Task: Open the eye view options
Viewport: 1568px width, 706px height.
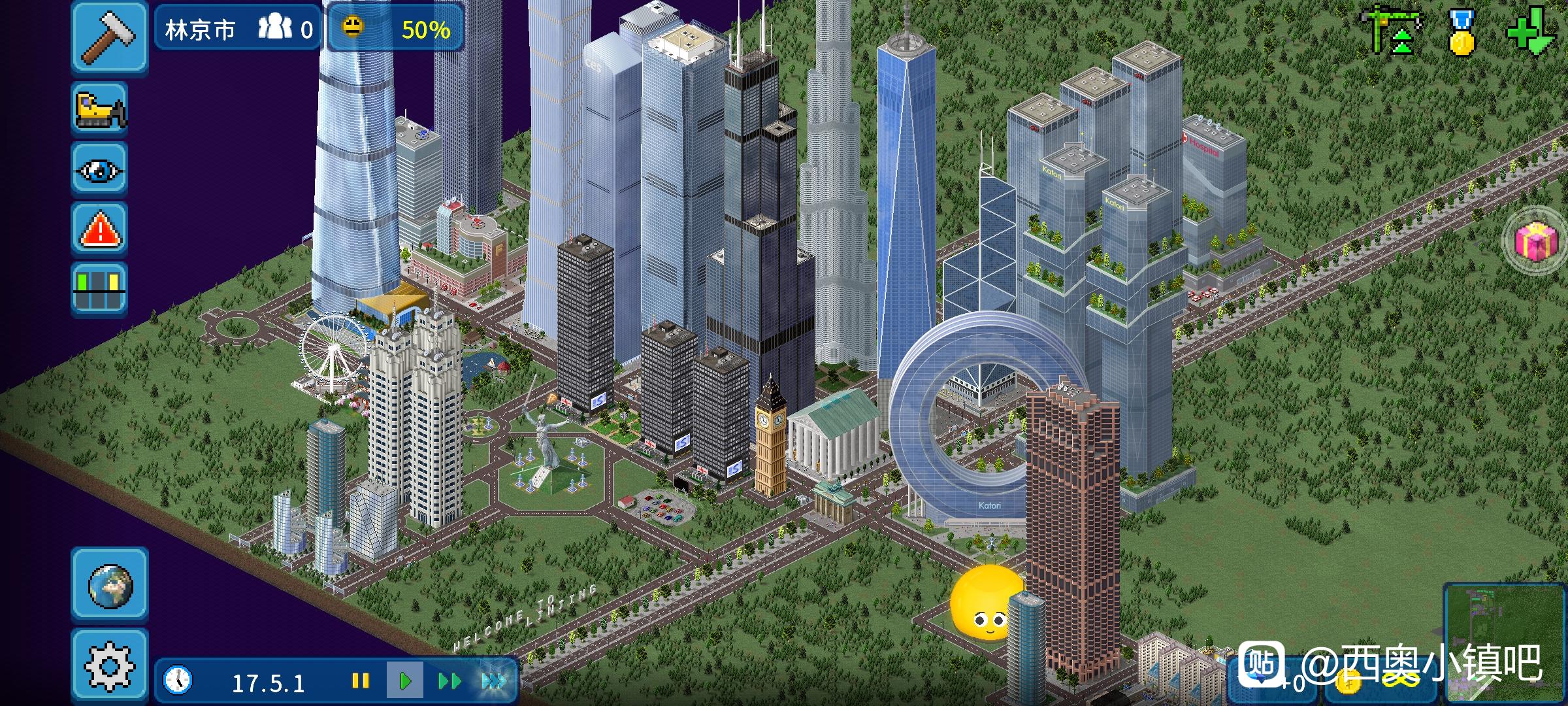Action: (x=100, y=170)
